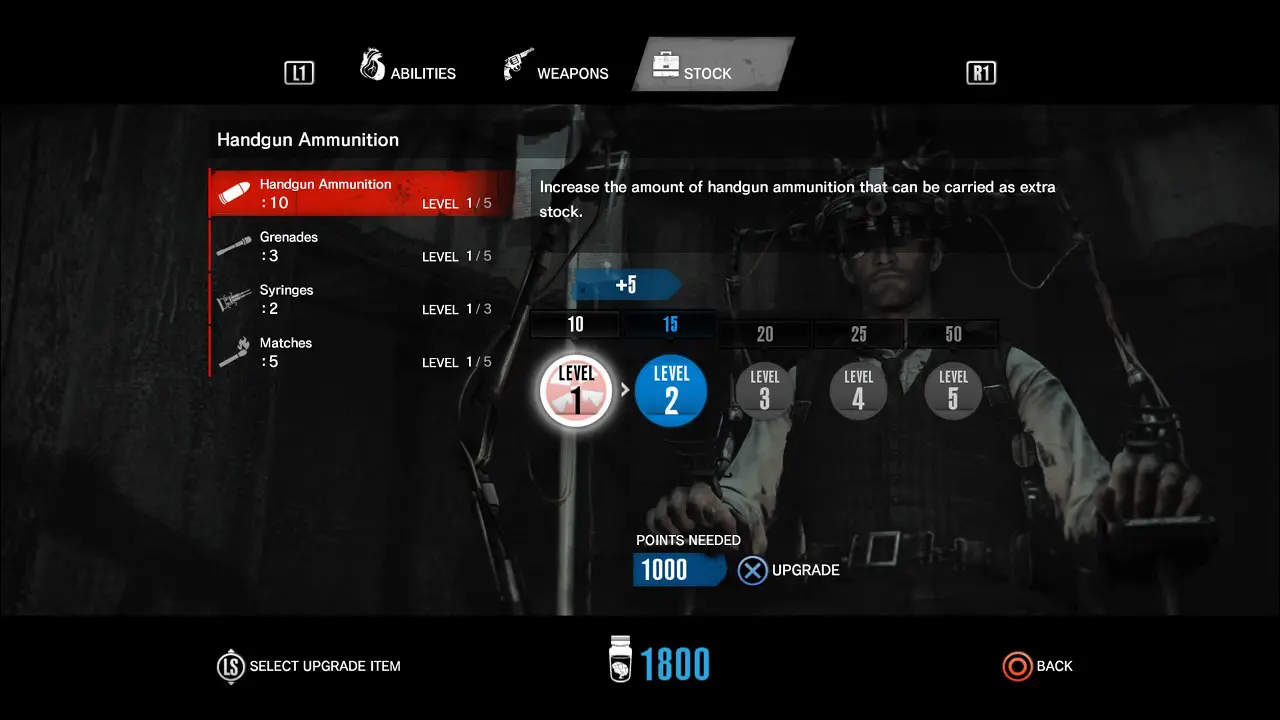Select the Matches upgrade item

pyautogui.click(x=360, y=352)
